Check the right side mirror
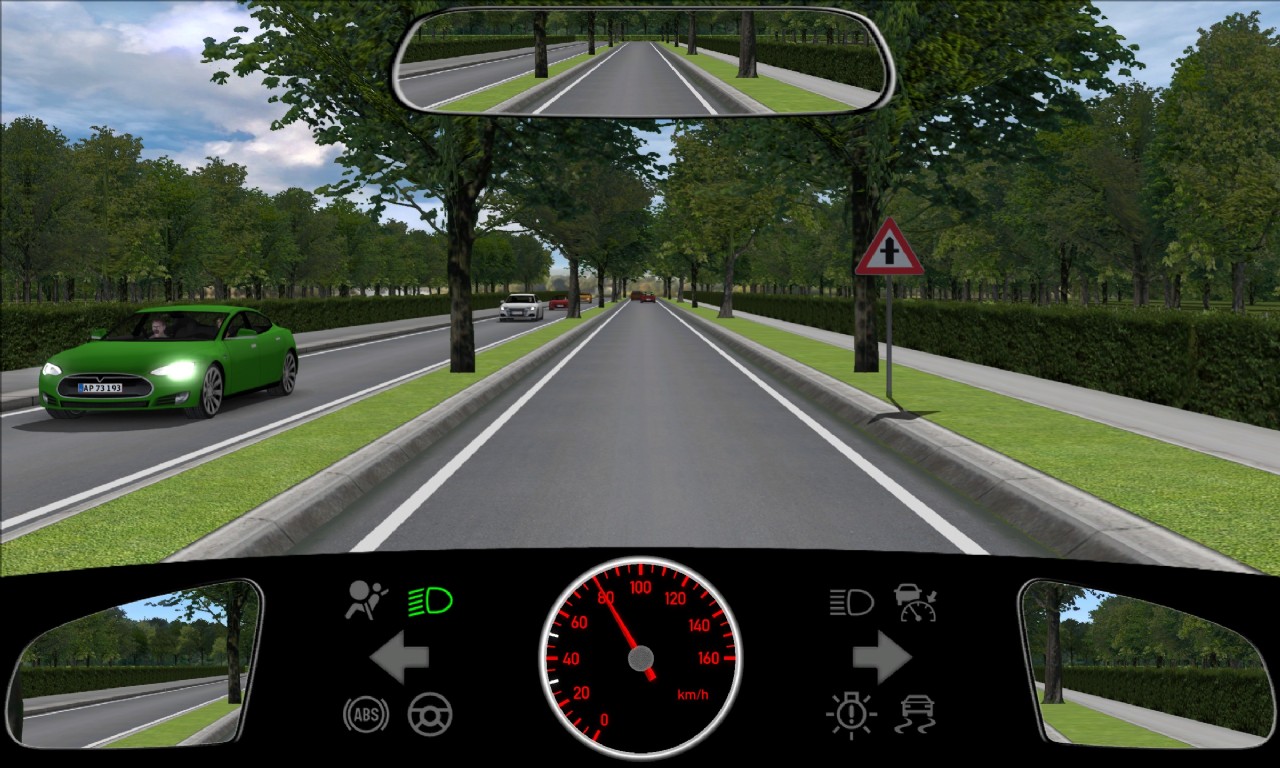 coord(1145,663)
